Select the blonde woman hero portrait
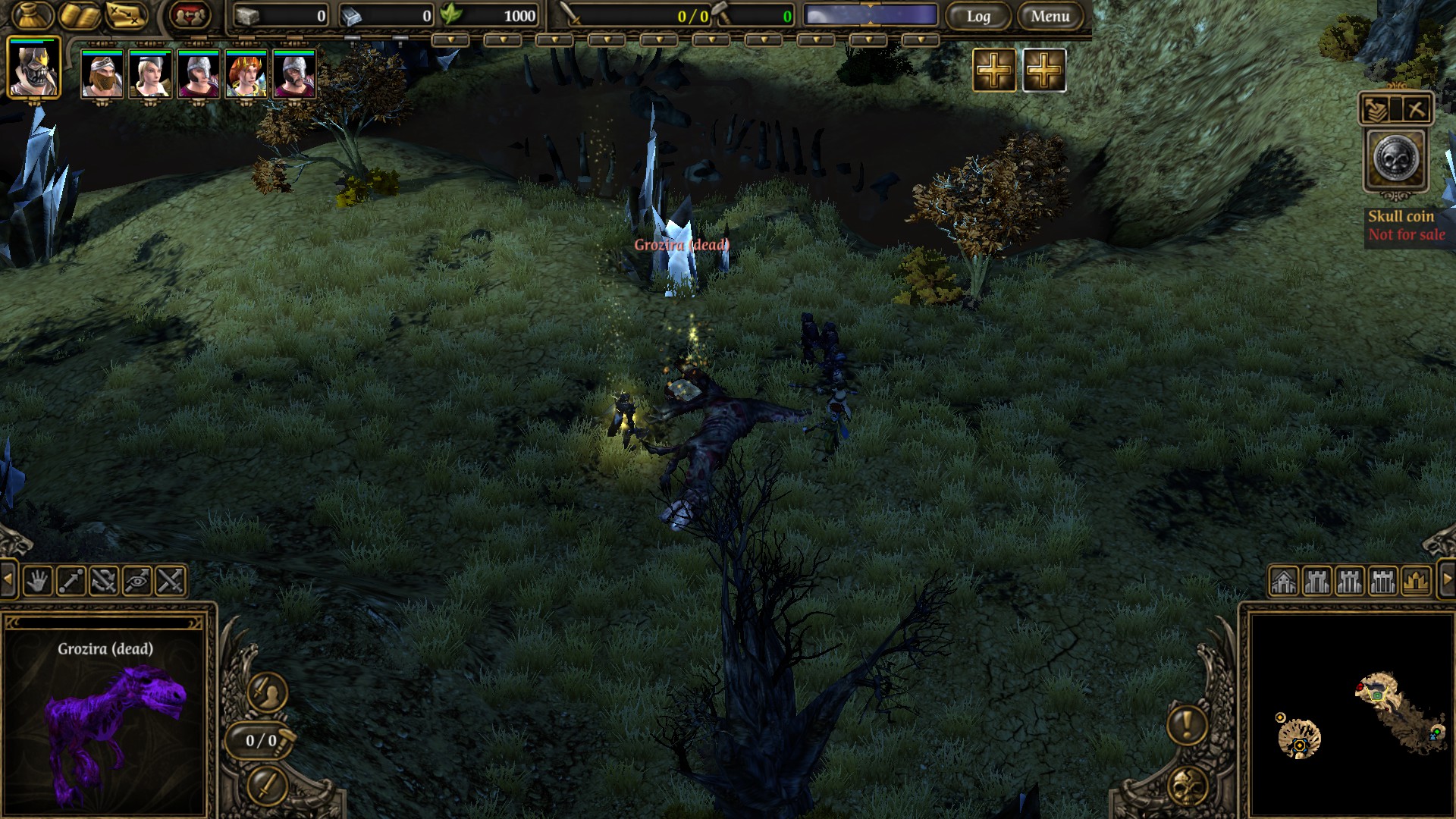Image resolution: width=1456 pixels, height=819 pixels. pos(149,74)
